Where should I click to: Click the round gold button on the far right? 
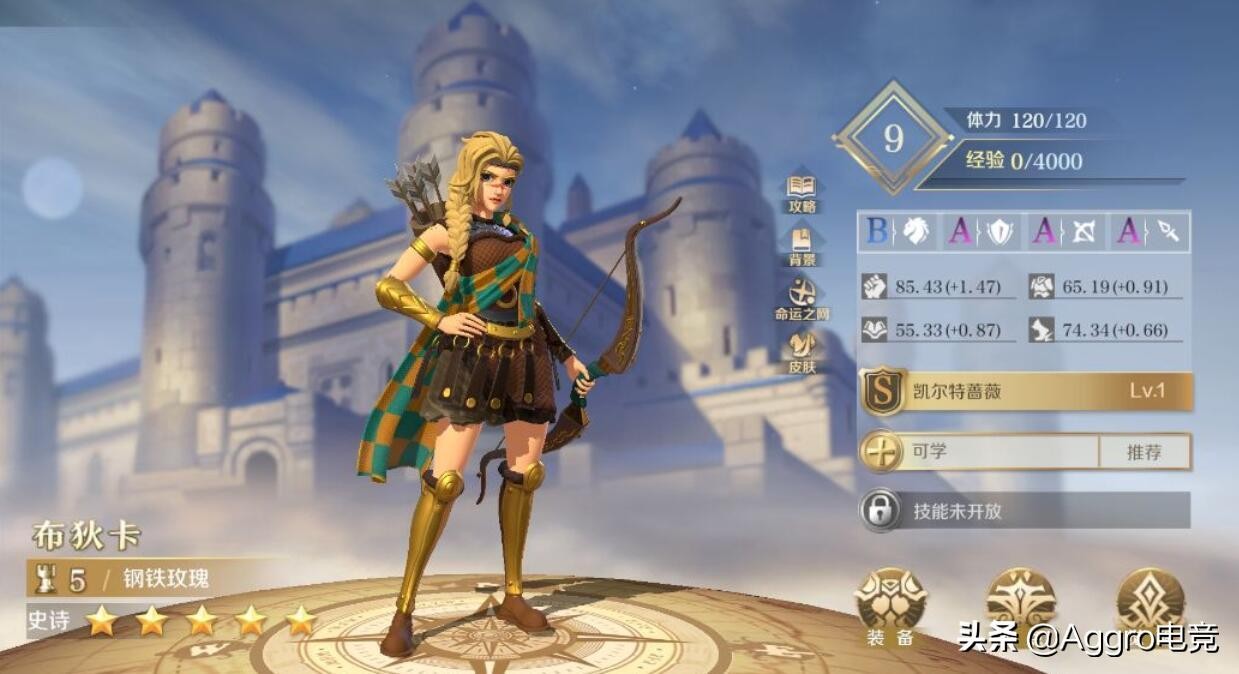pos(1150,602)
